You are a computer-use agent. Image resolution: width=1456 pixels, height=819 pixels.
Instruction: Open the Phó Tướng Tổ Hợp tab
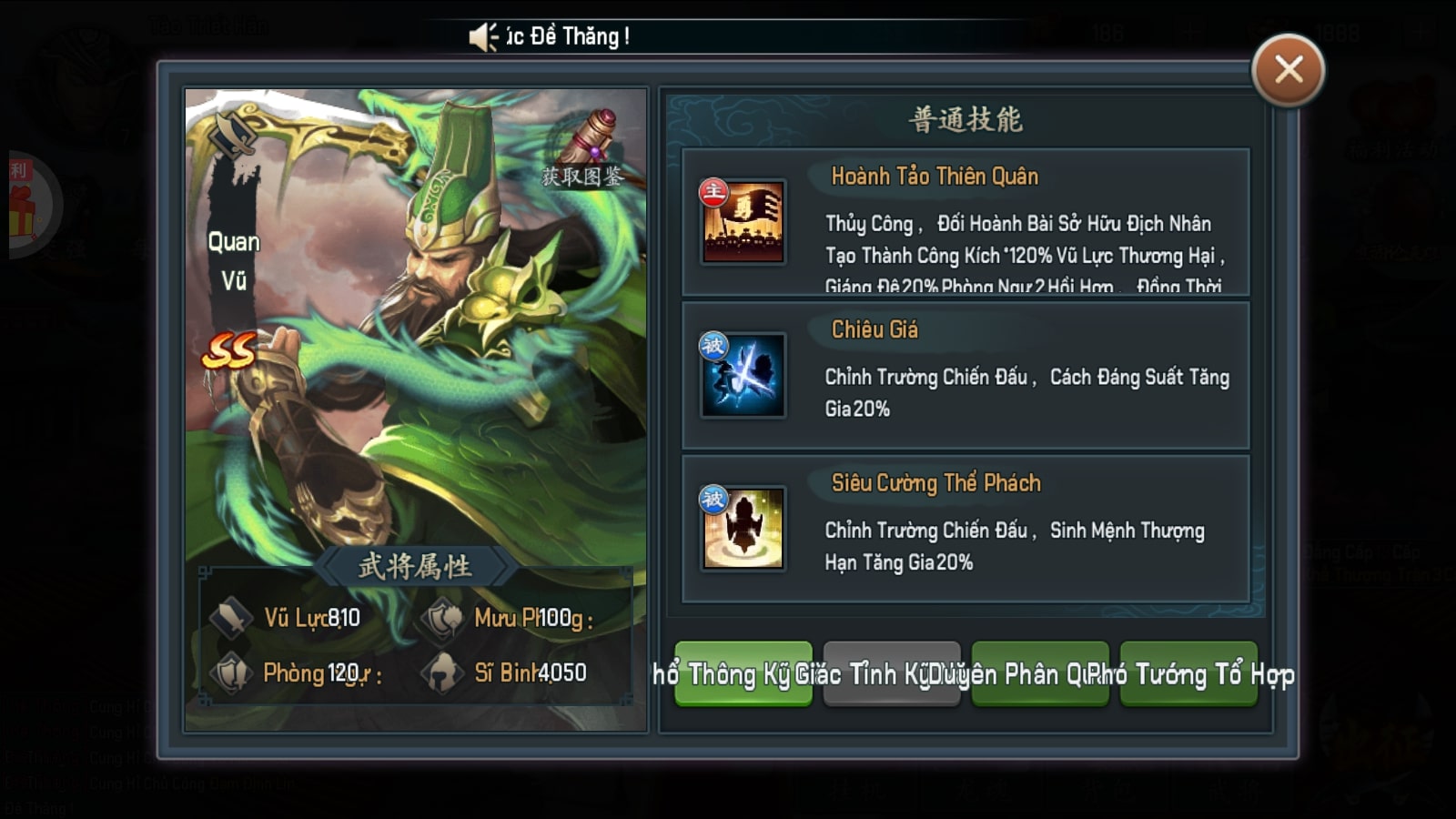coord(1188,673)
